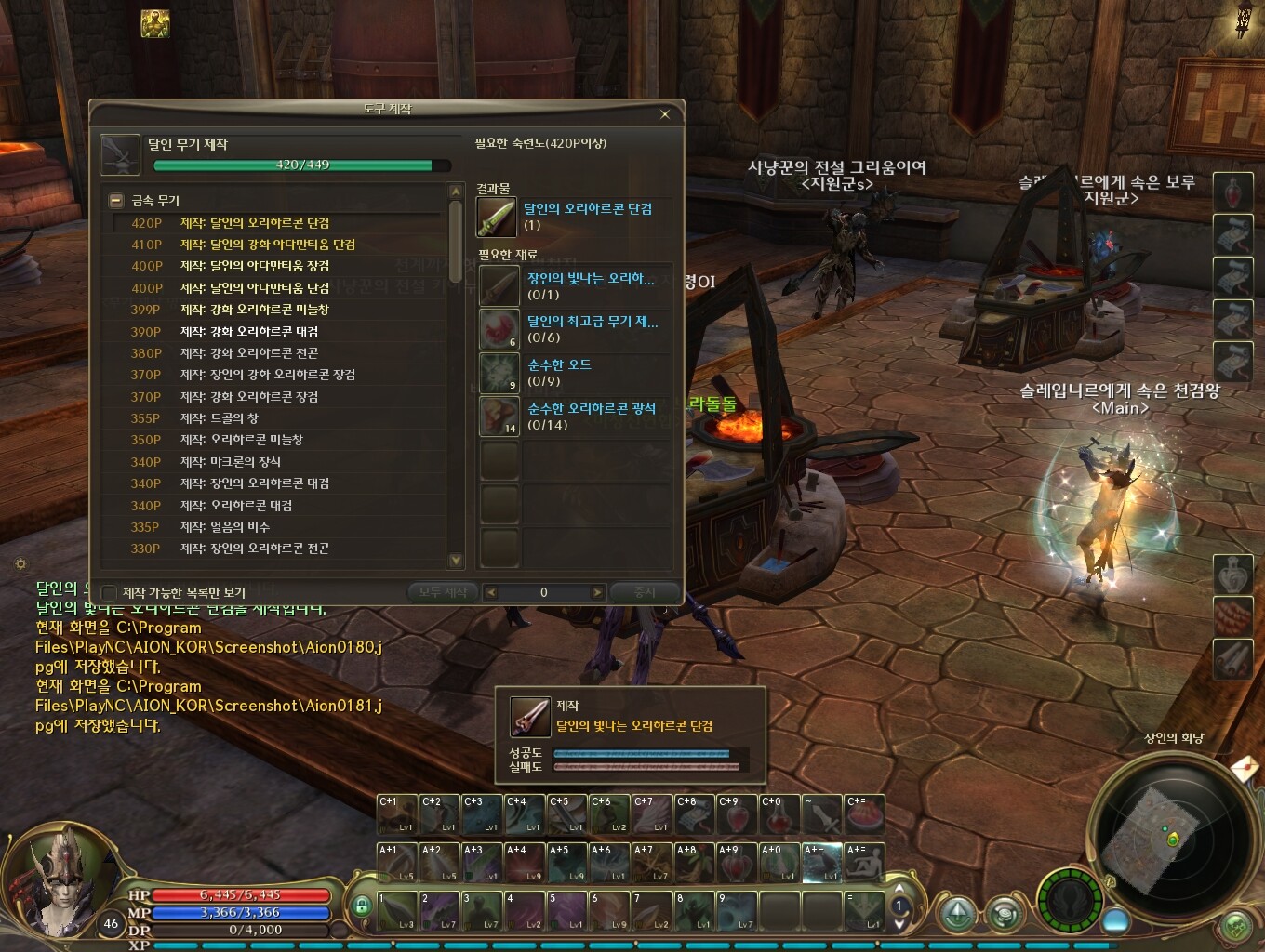Click the hotbar lock icon

coord(362,906)
